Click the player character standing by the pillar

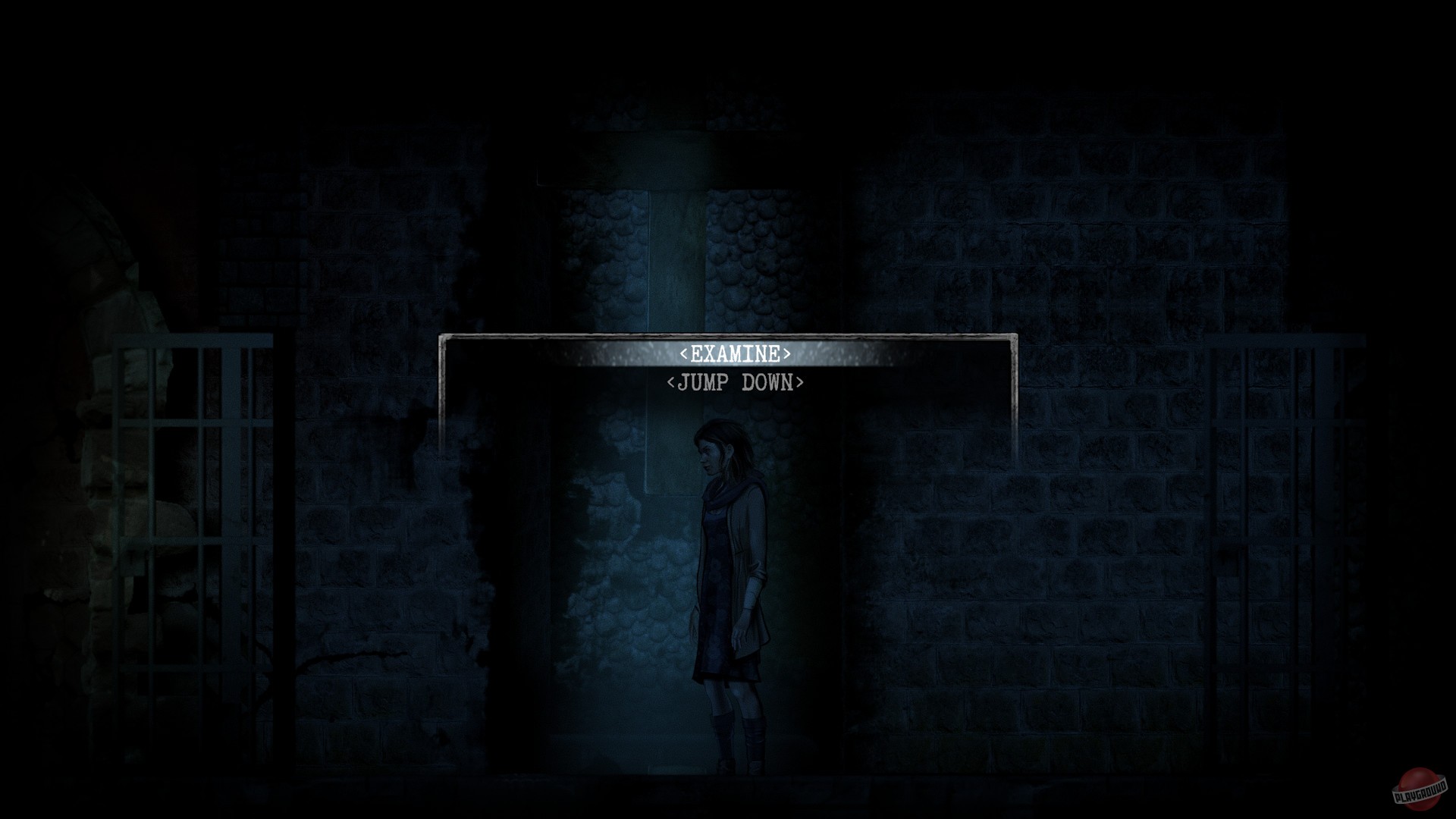[724, 591]
